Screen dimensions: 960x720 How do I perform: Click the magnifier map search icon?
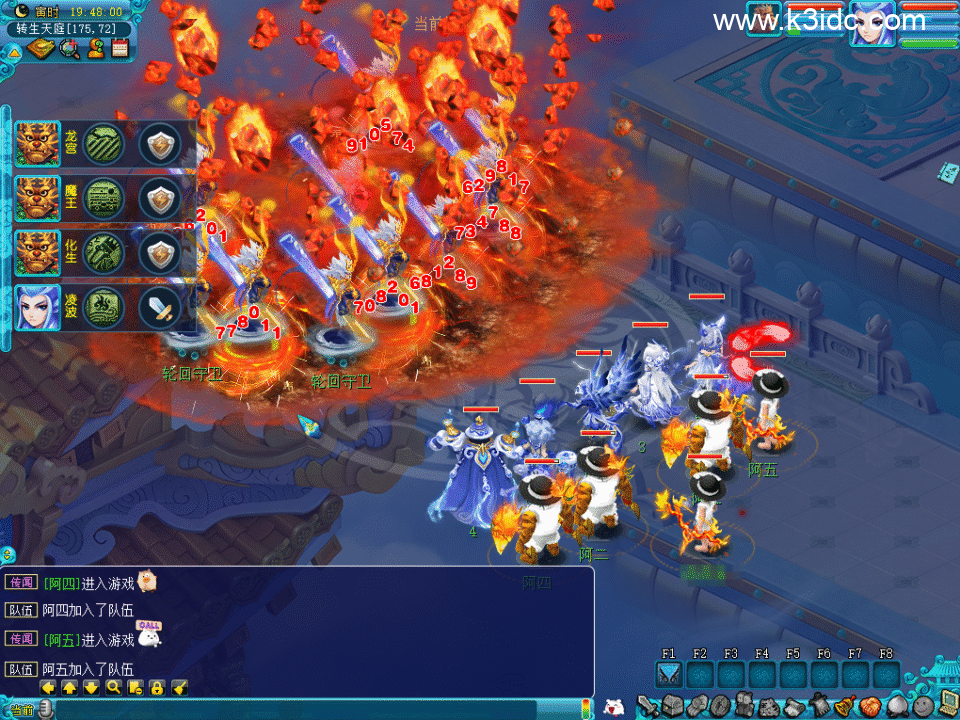(68, 48)
